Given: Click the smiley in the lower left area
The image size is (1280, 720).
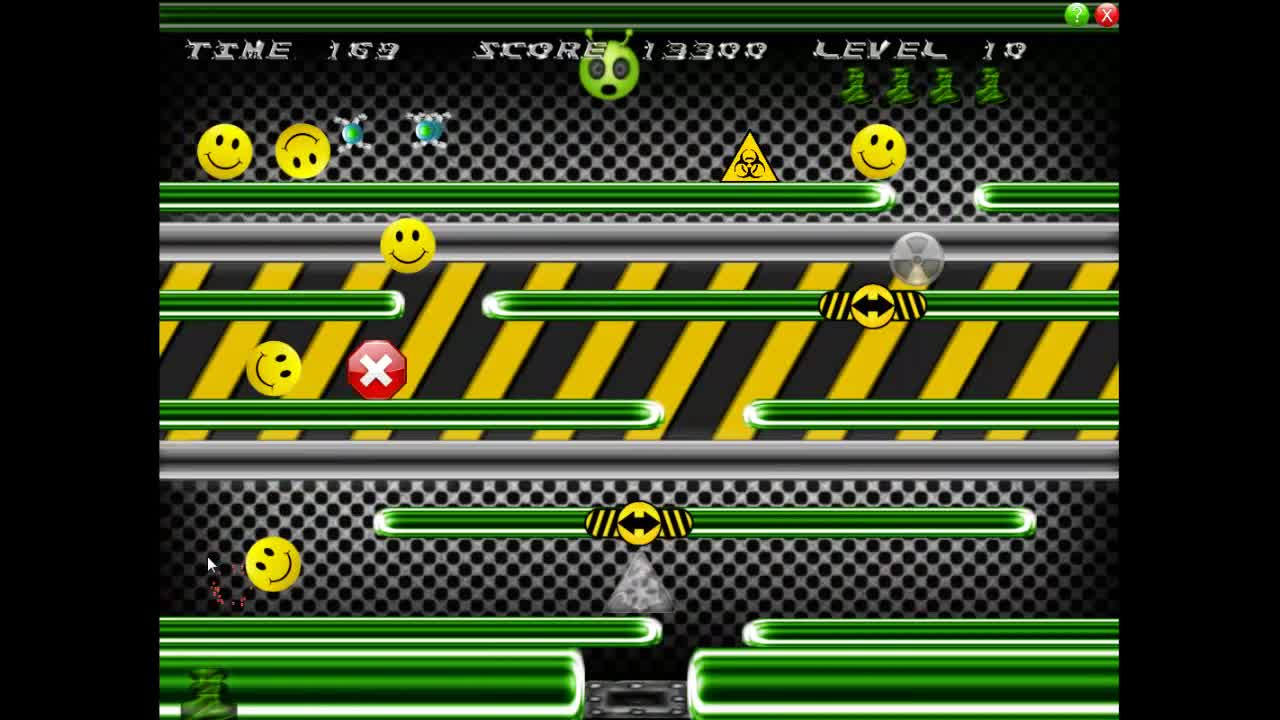Looking at the screenshot, I should point(272,563).
